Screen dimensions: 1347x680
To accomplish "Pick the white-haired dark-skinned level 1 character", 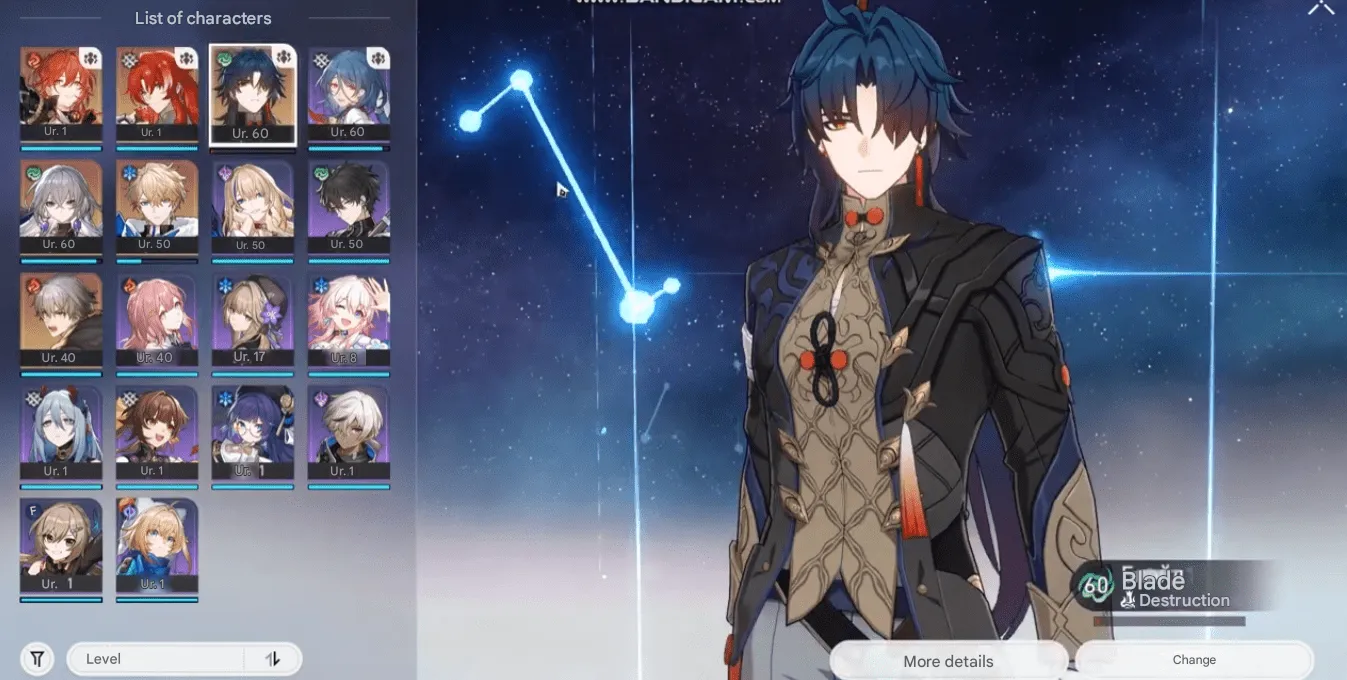I will (x=348, y=433).
